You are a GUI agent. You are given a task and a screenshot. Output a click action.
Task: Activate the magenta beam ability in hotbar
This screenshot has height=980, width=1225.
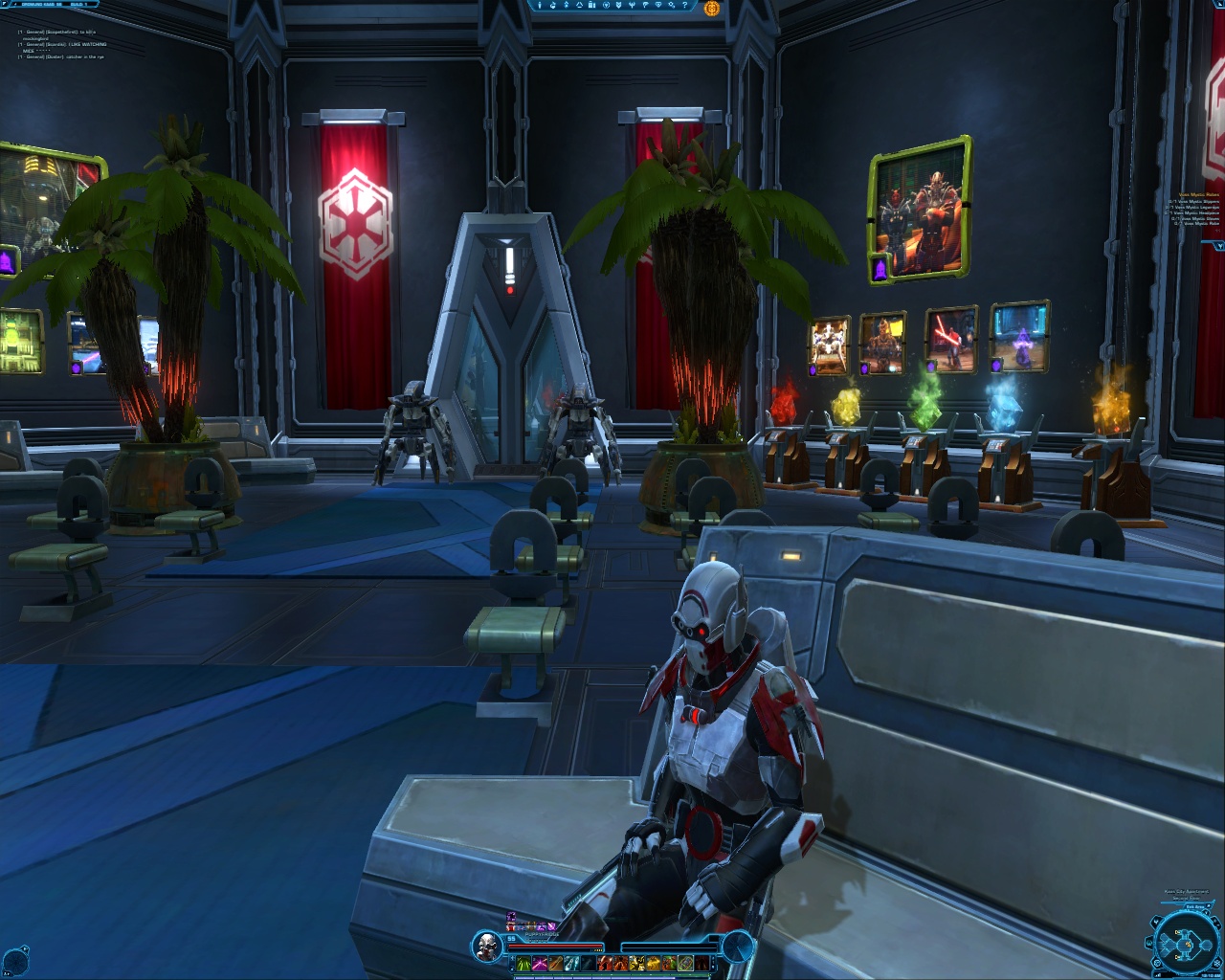tap(540, 964)
